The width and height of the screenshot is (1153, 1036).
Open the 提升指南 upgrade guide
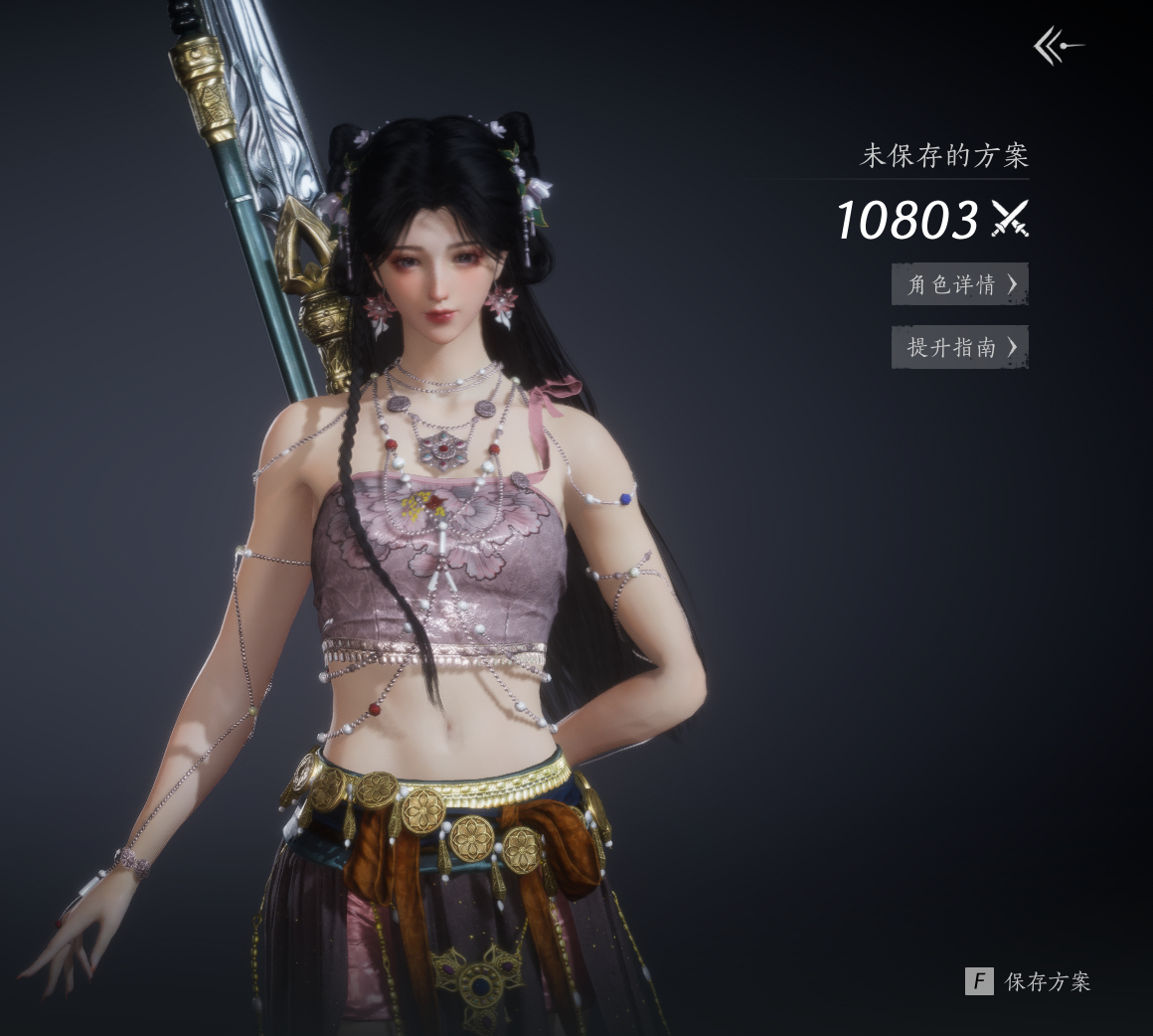(x=960, y=347)
